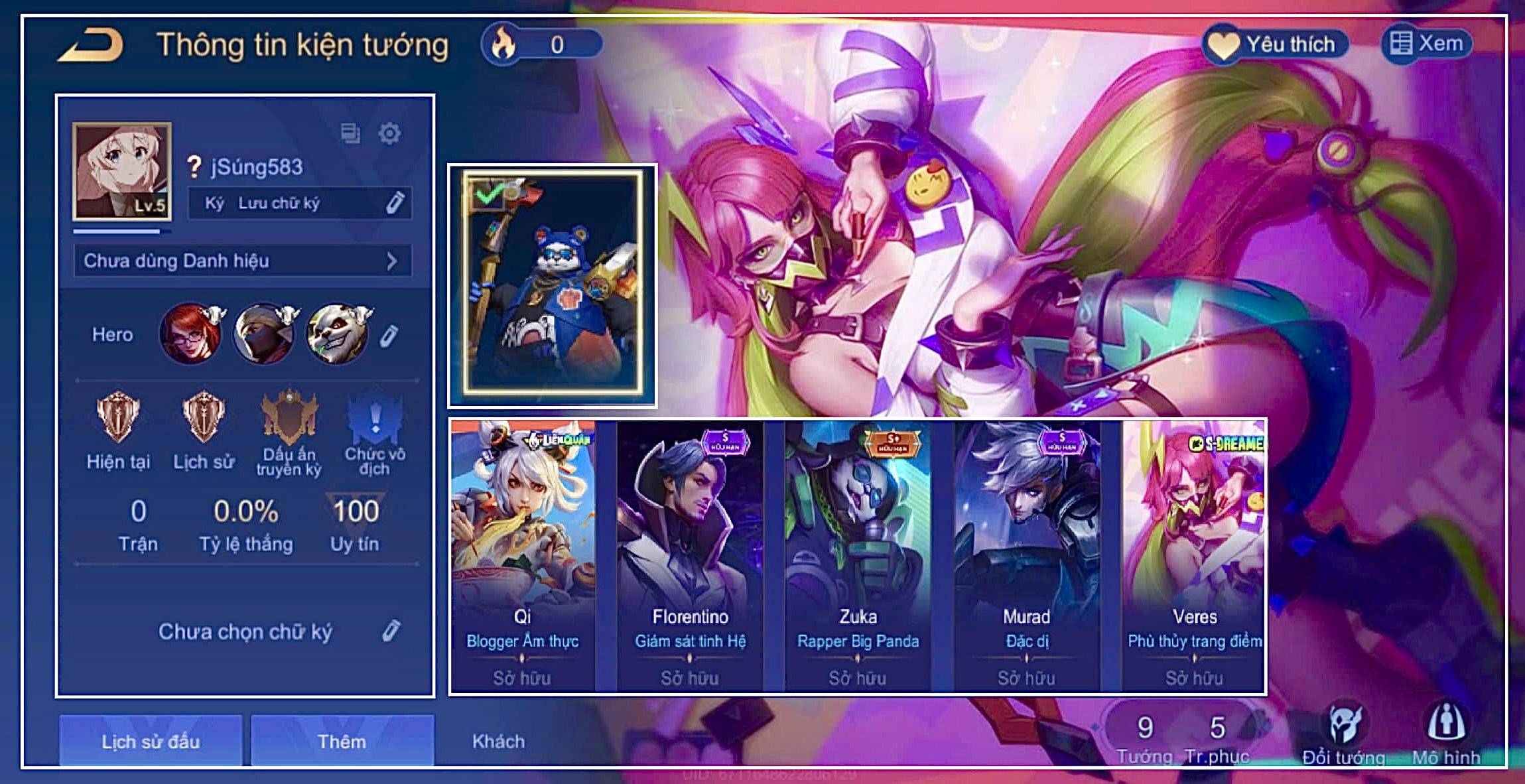The height and width of the screenshot is (784, 1525).
Task: Open the profile settings gear icon
Action: tap(389, 133)
